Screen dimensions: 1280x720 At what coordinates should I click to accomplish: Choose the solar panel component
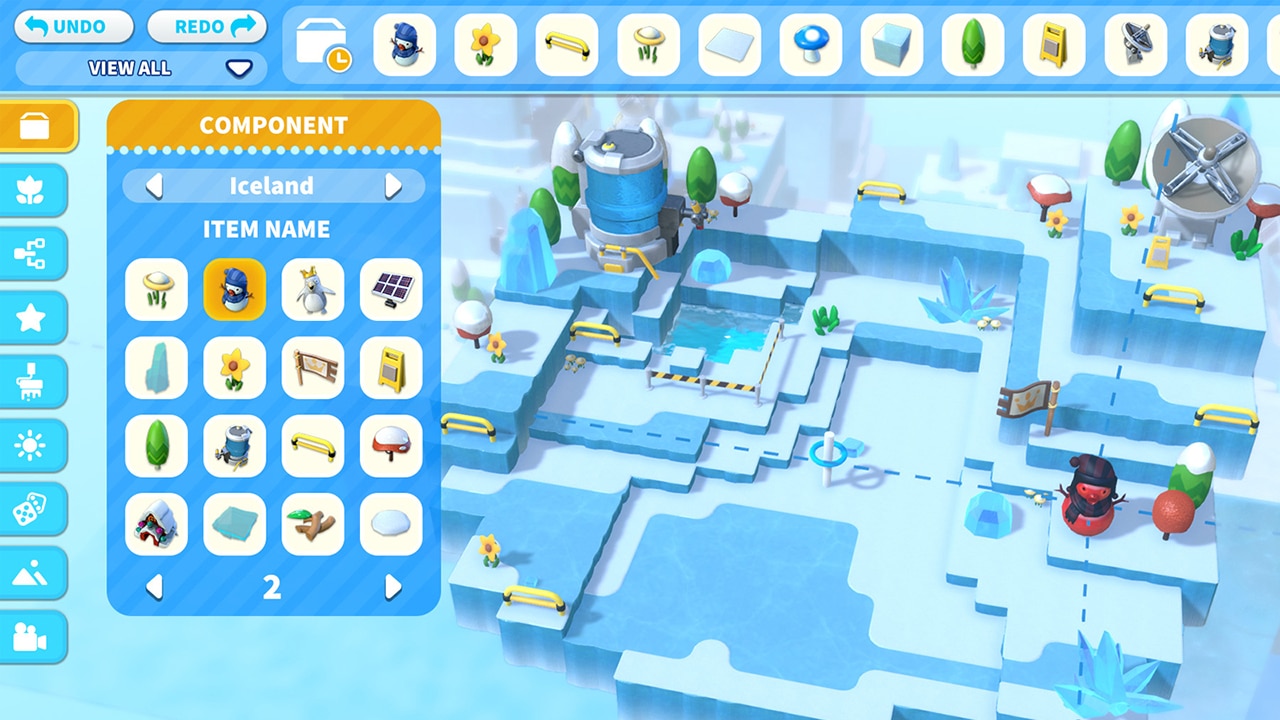click(391, 290)
